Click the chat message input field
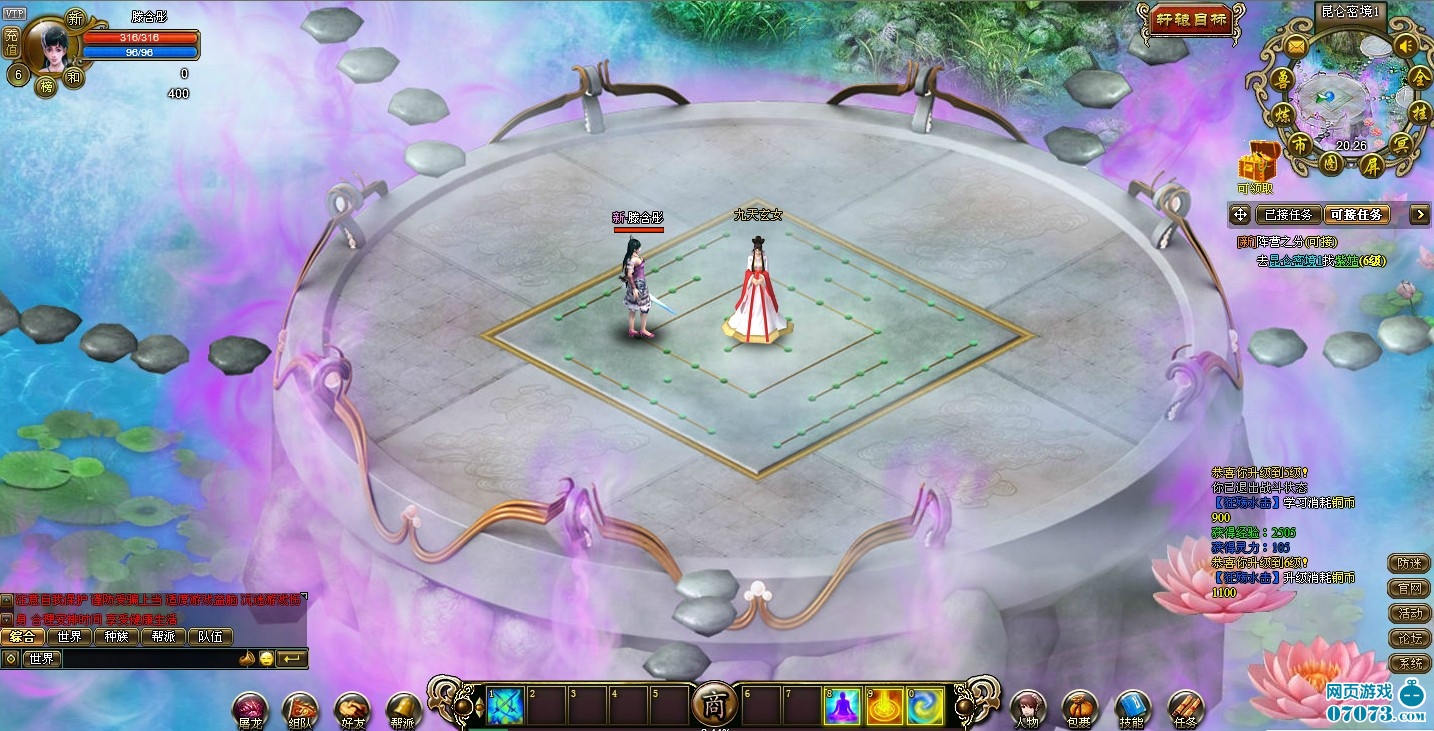The width and height of the screenshot is (1434, 731). point(150,658)
